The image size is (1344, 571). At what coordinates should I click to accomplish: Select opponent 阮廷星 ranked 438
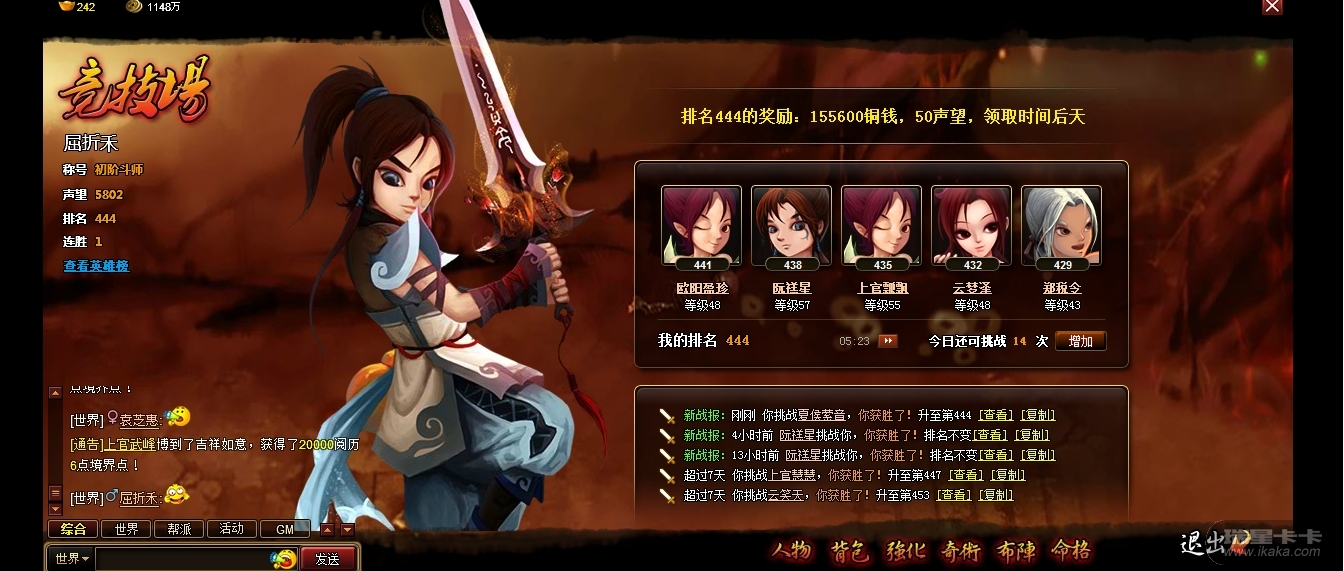[791, 227]
